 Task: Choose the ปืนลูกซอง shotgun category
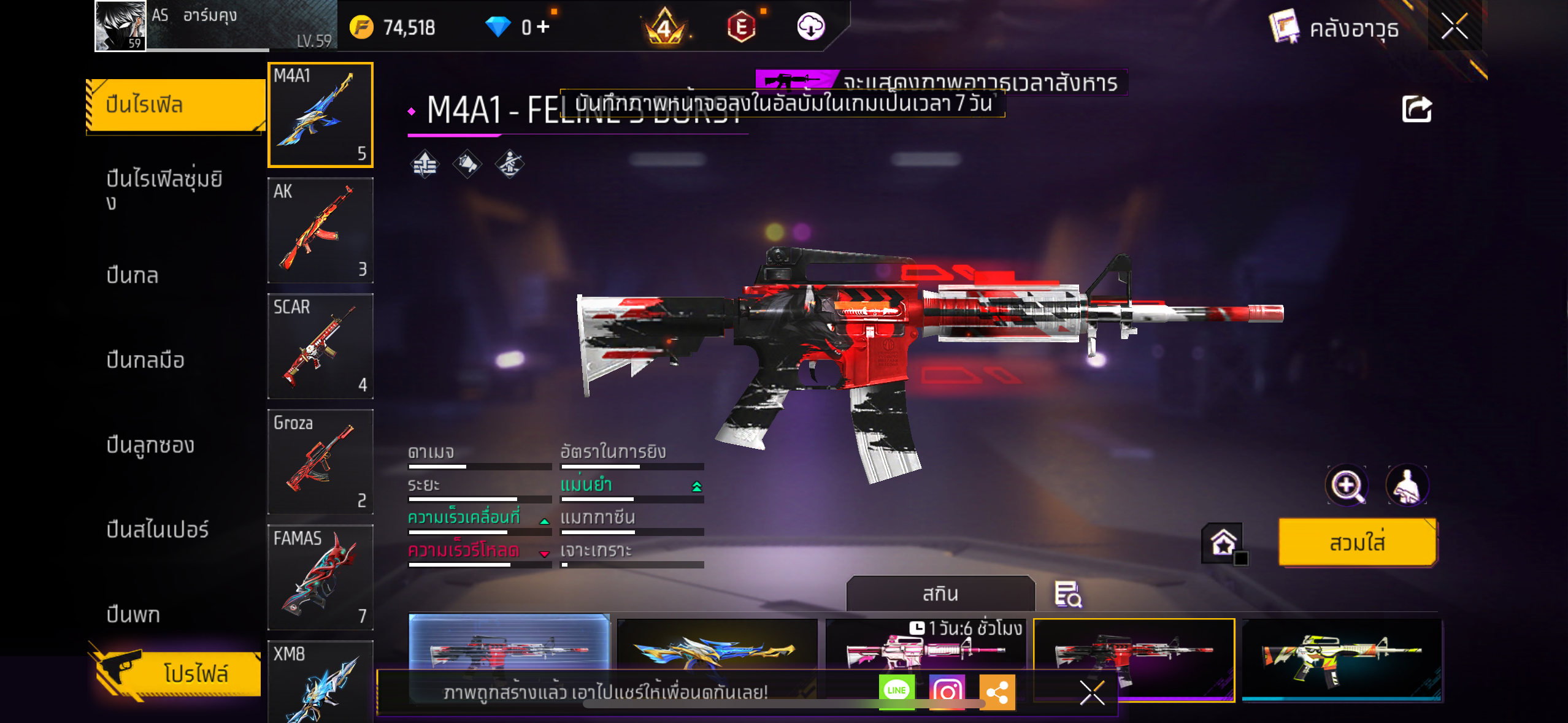pos(150,445)
